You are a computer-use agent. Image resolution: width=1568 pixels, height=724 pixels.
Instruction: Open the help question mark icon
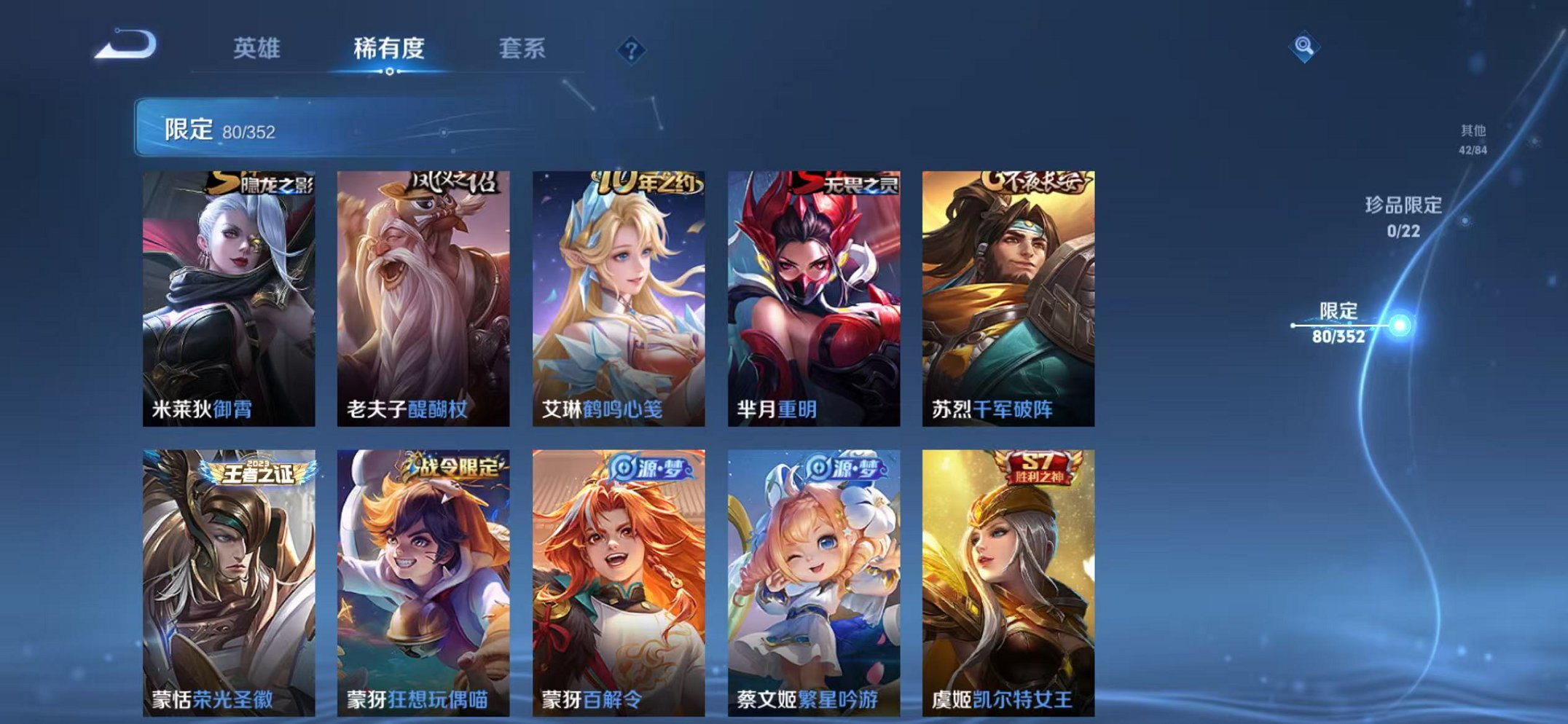coord(631,48)
